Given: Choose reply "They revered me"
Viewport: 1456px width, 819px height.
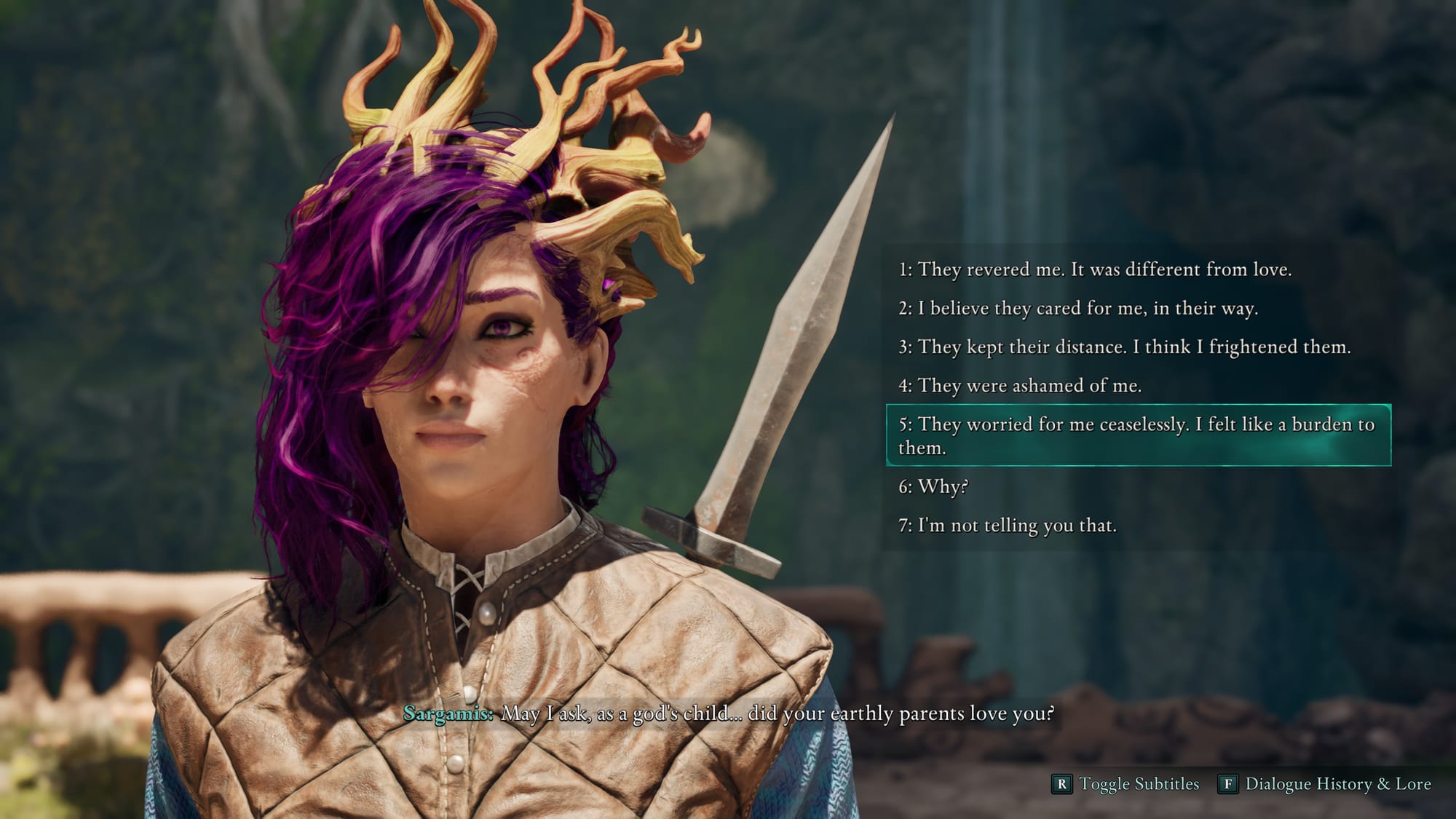Looking at the screenshot, I should click(1094, 269).
